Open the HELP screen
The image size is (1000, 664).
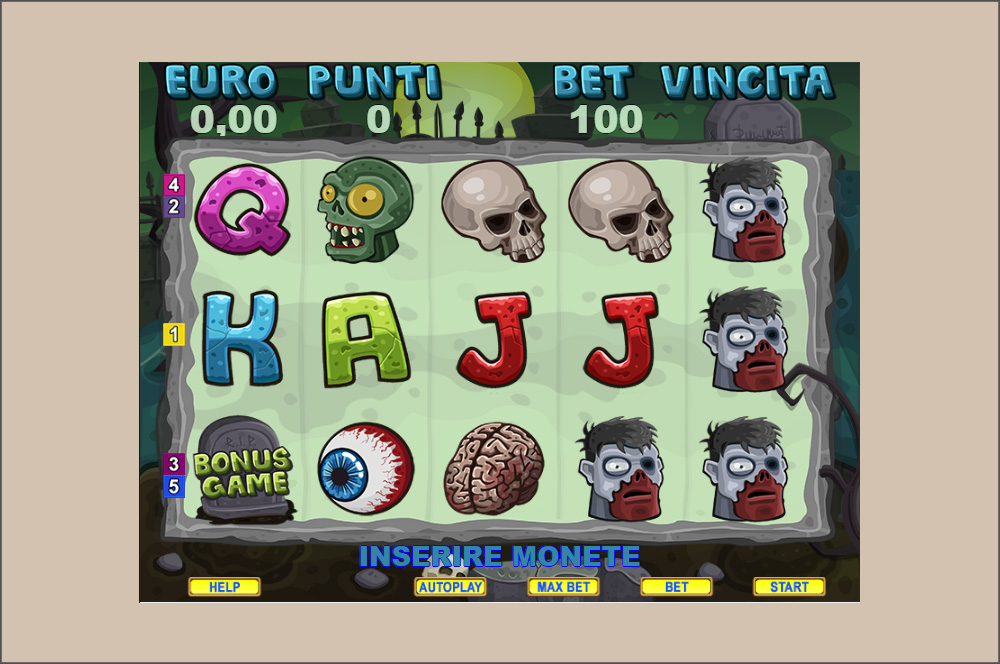click(x=224, y=587)
